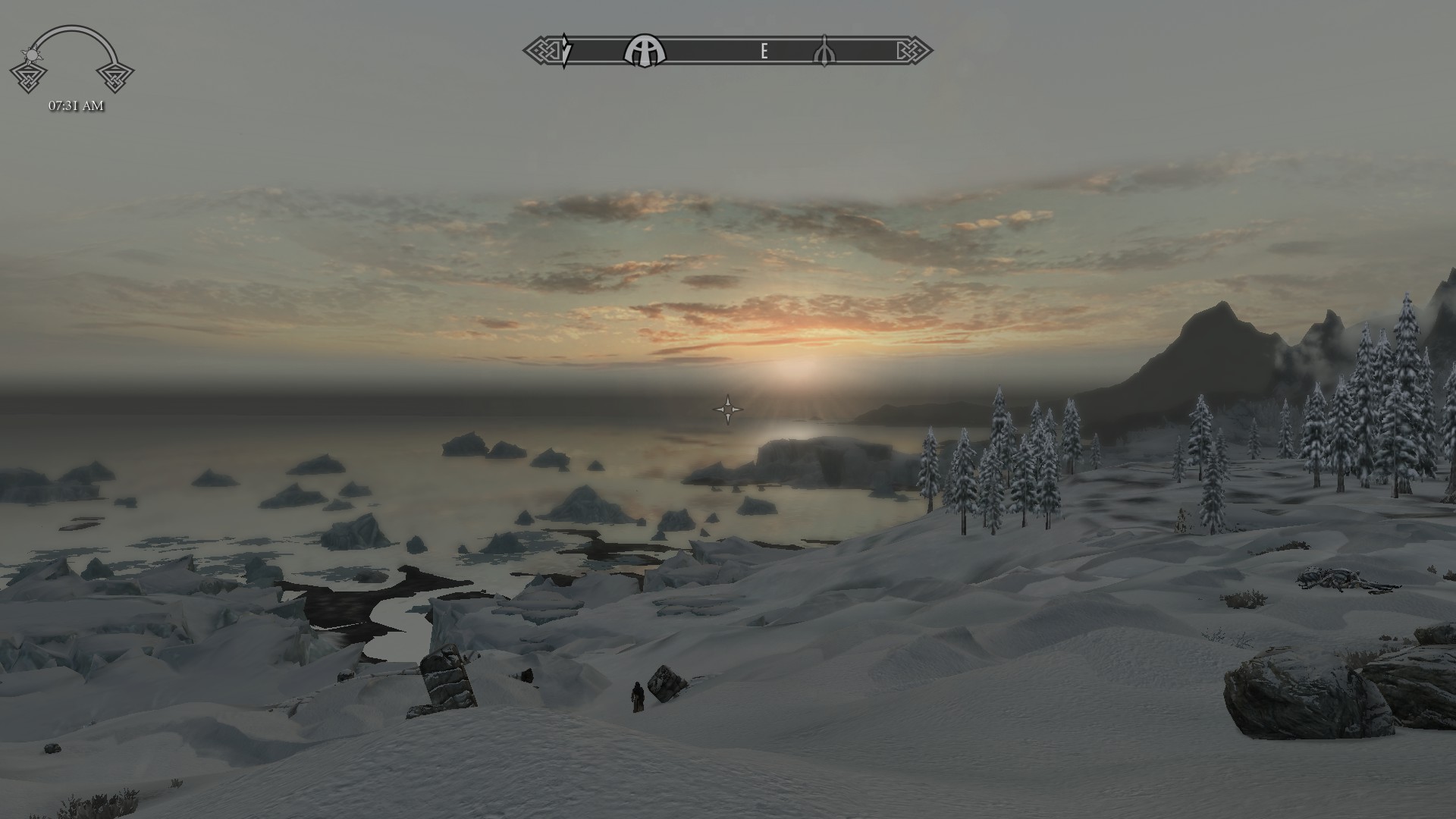This screenshot has width=1456, height=819.
Task: Click the jagged marker at compass left edge
Action: point(565,51)
